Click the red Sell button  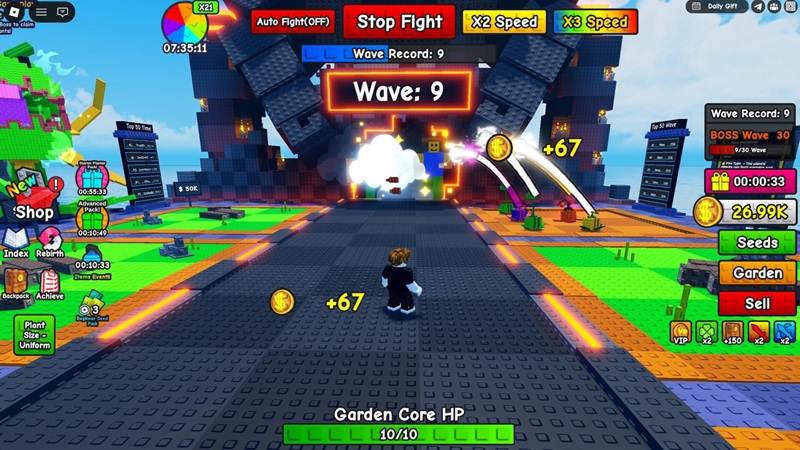point(757,303)
